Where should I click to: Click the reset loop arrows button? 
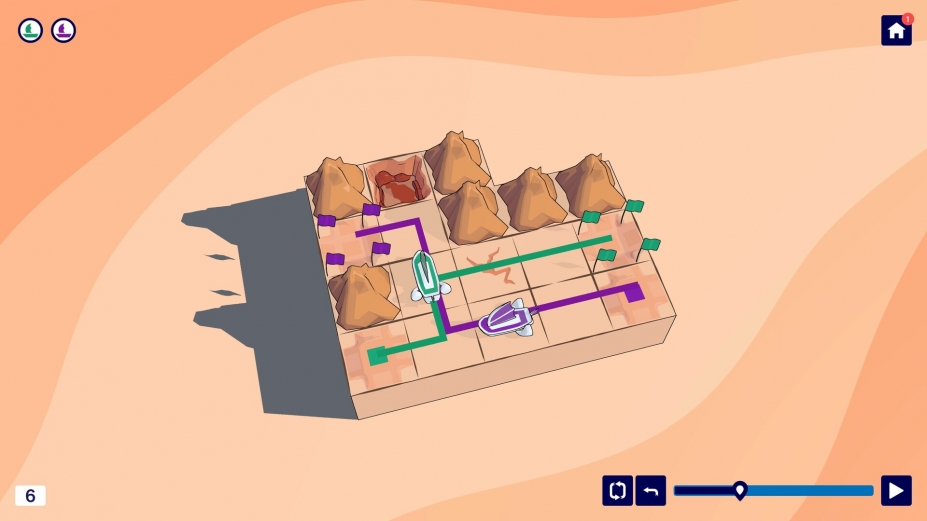tap(617, 490)
